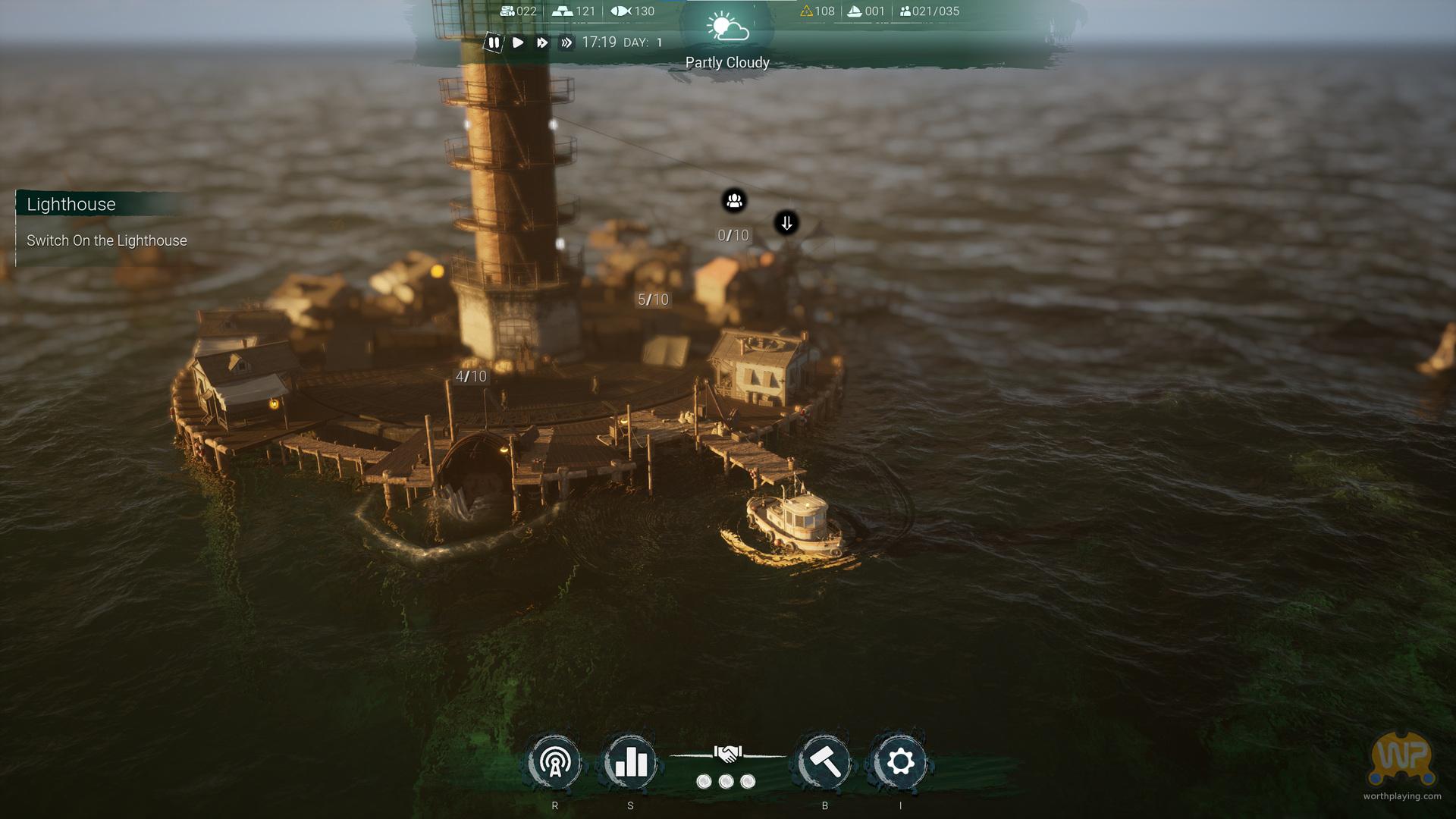Screen dimensions: 1456x819
Task: Switch to double fast-forward speed
Action: pos(541,43)
